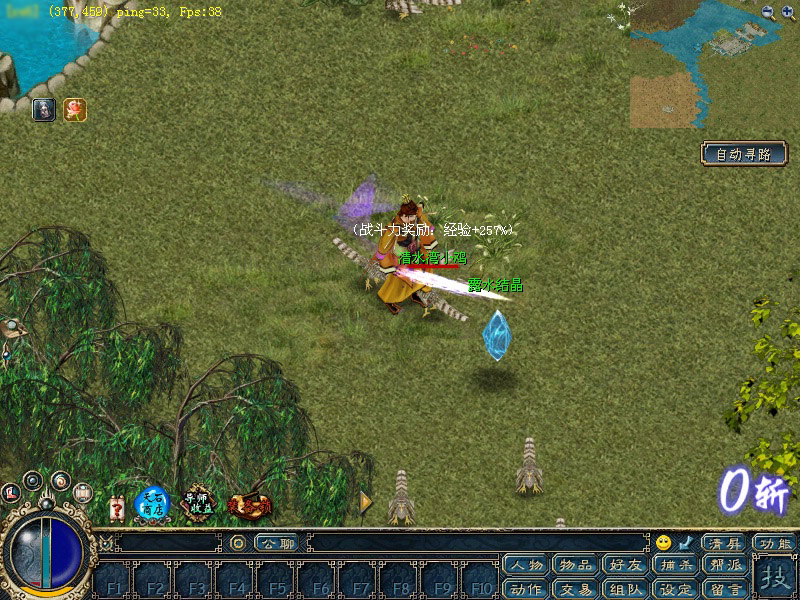Click the 清屏 clear screen button

[x=722, y=543]
